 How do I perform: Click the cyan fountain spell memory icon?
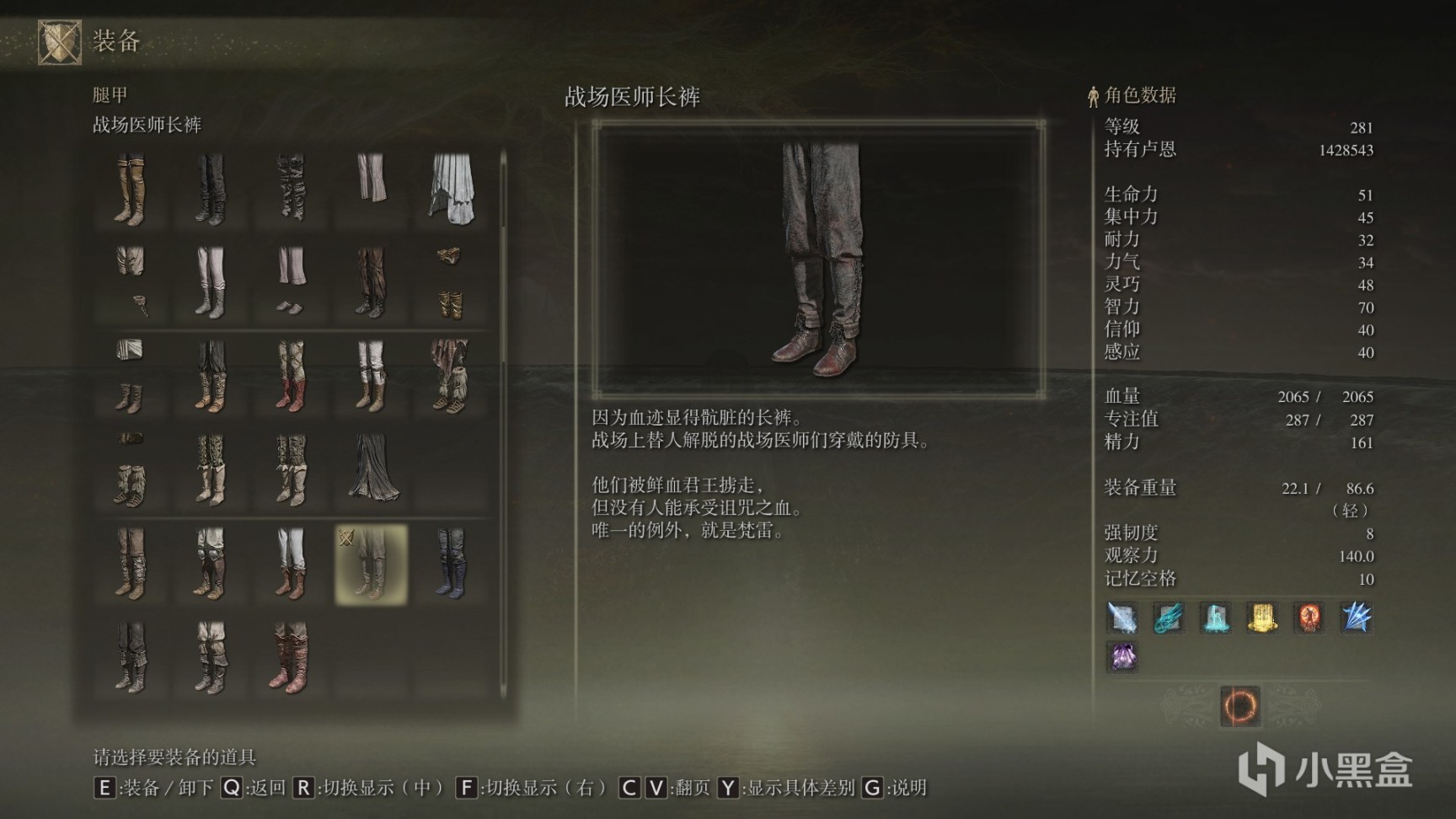pyautogui.click(x=1216, y=618)
